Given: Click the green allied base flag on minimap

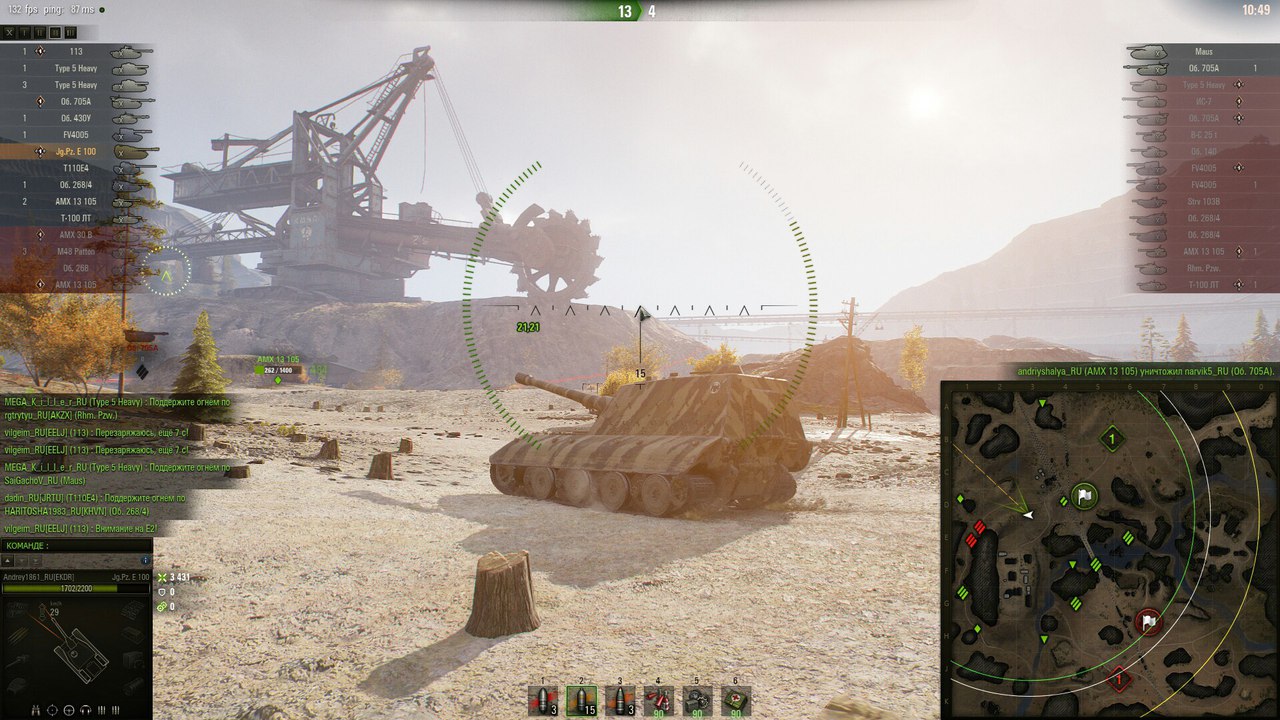Looking at the screenshot, I should tap(1085, 495).
